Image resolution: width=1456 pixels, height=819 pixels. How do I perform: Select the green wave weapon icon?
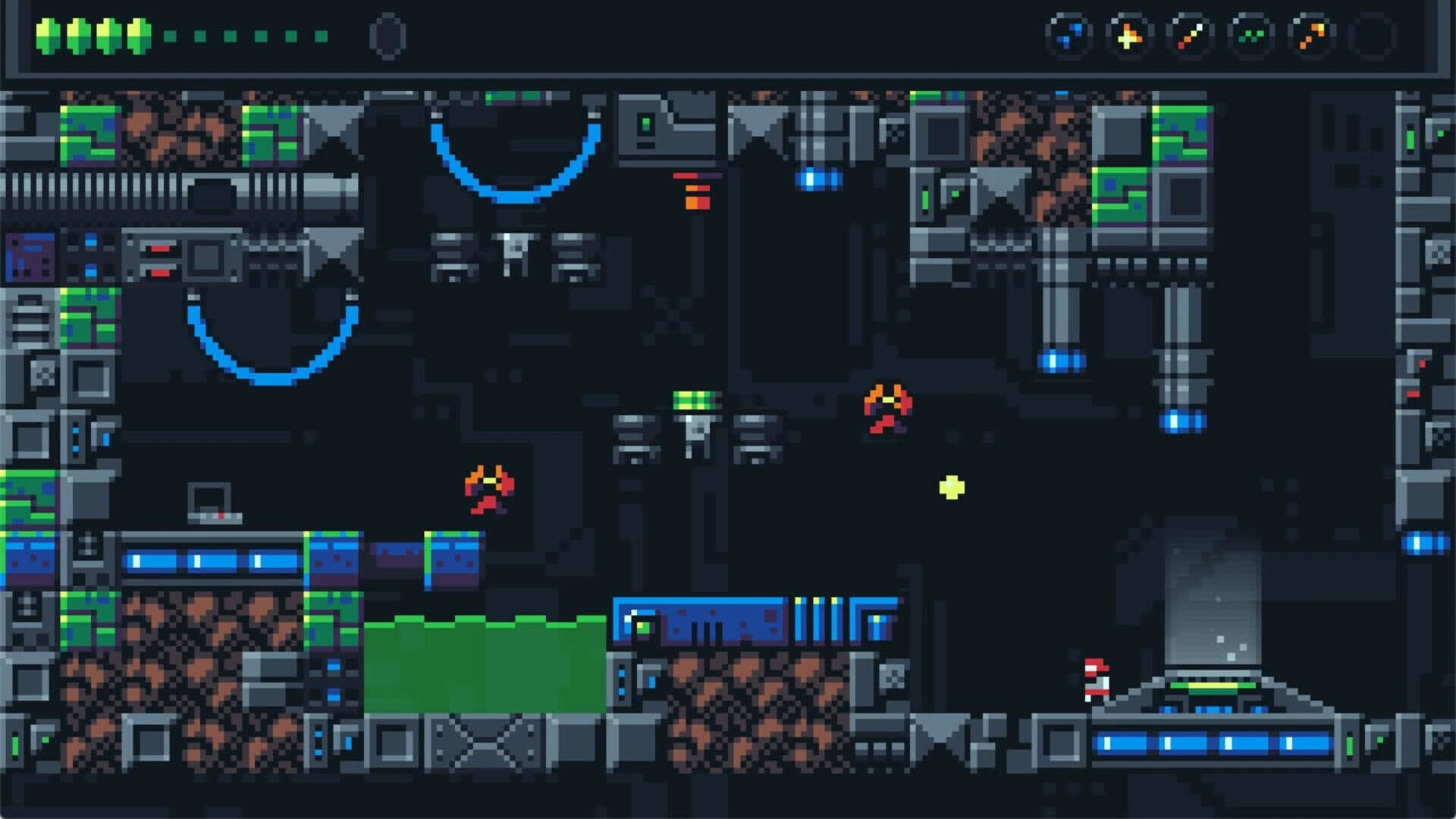click(1251, 34)
